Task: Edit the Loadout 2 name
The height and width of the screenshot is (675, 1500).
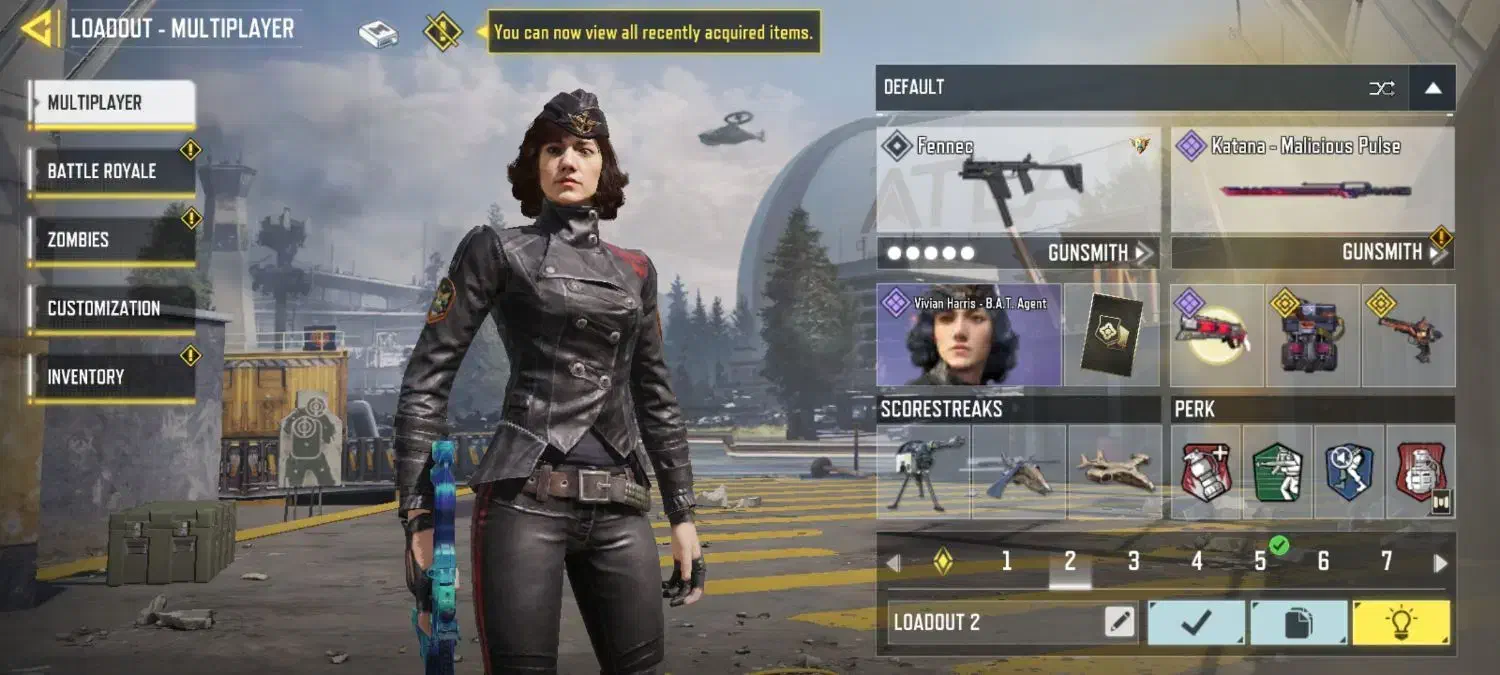Action: (1119, 623)
